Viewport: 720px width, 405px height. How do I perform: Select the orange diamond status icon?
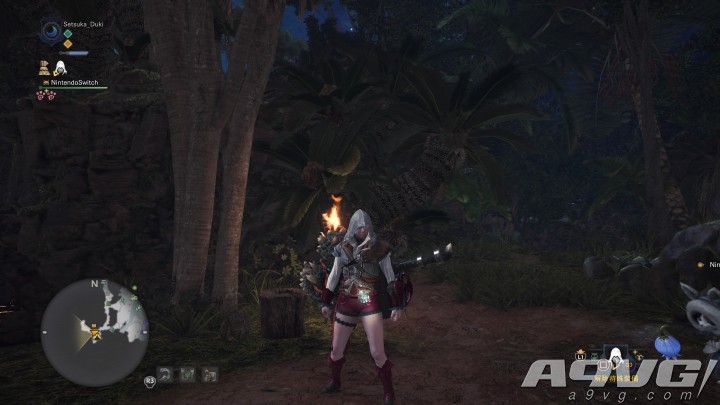(x=68, y=44)
